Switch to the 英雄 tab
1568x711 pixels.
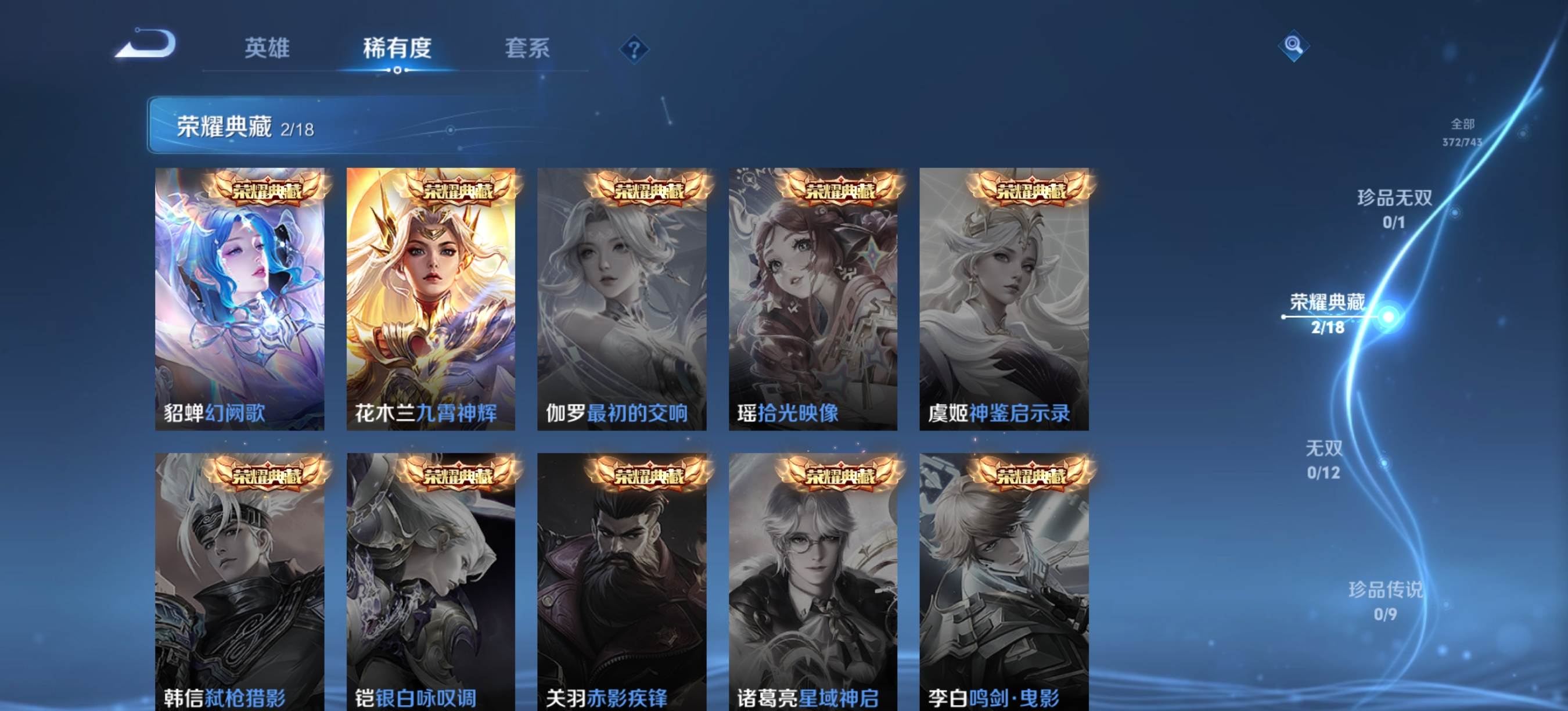pyautogui.click(x=267, y=48)
